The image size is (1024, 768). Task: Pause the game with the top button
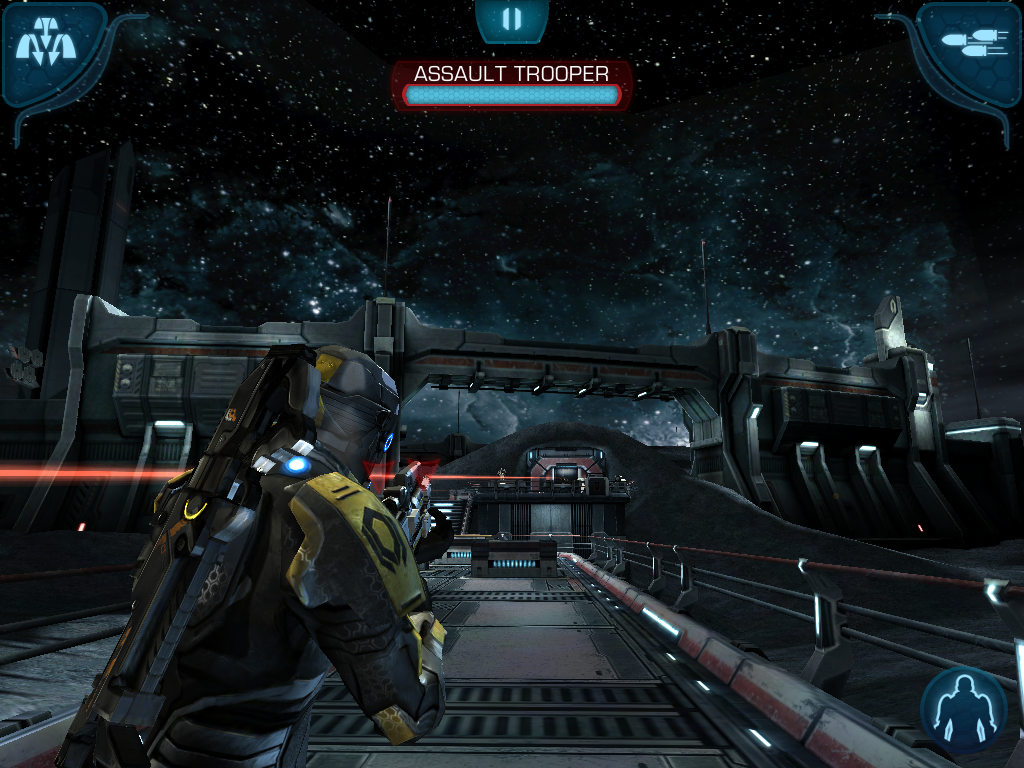point(511,19)
